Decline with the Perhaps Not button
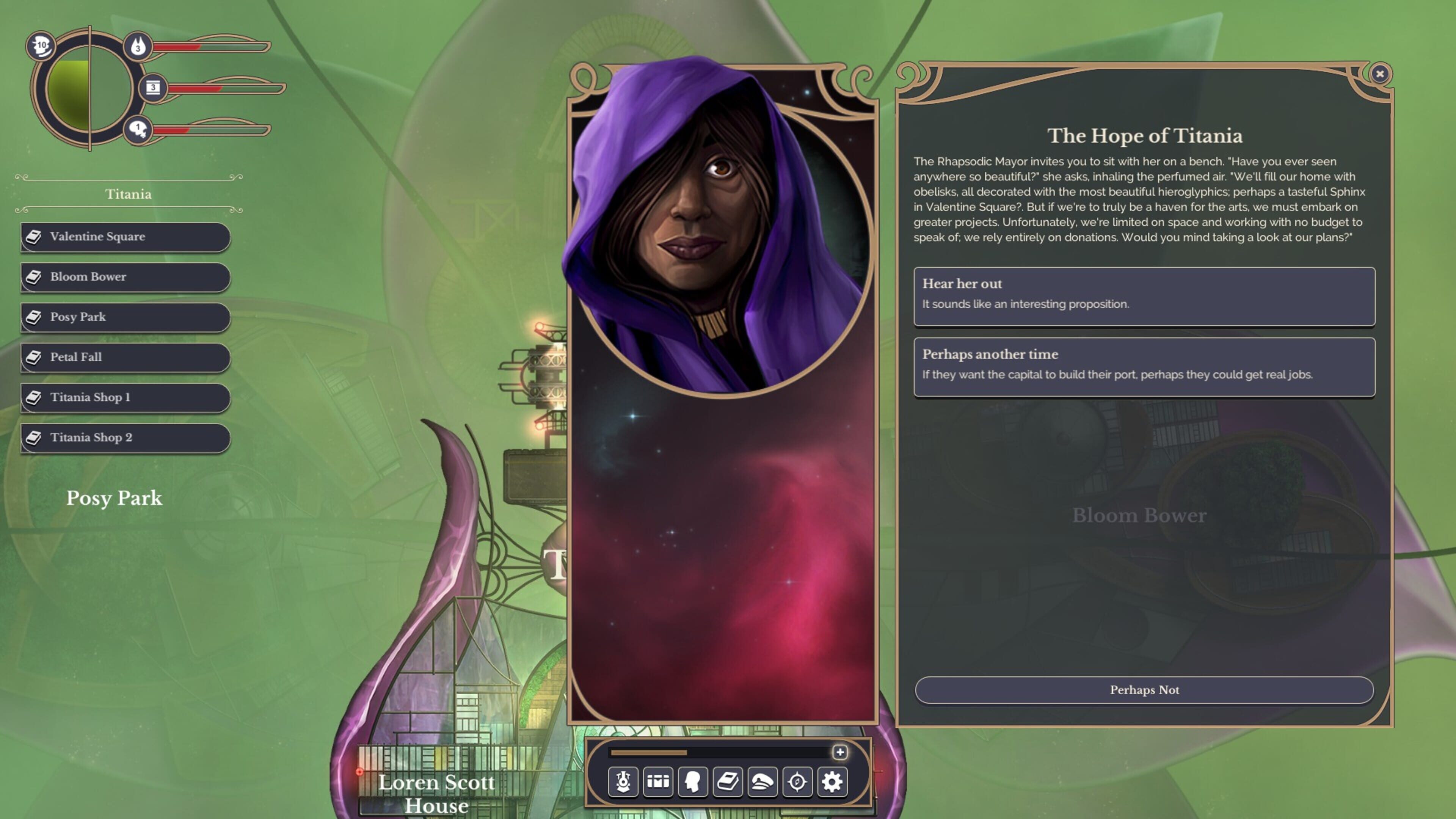The image size is (1456, 819). pos(1144,690)
